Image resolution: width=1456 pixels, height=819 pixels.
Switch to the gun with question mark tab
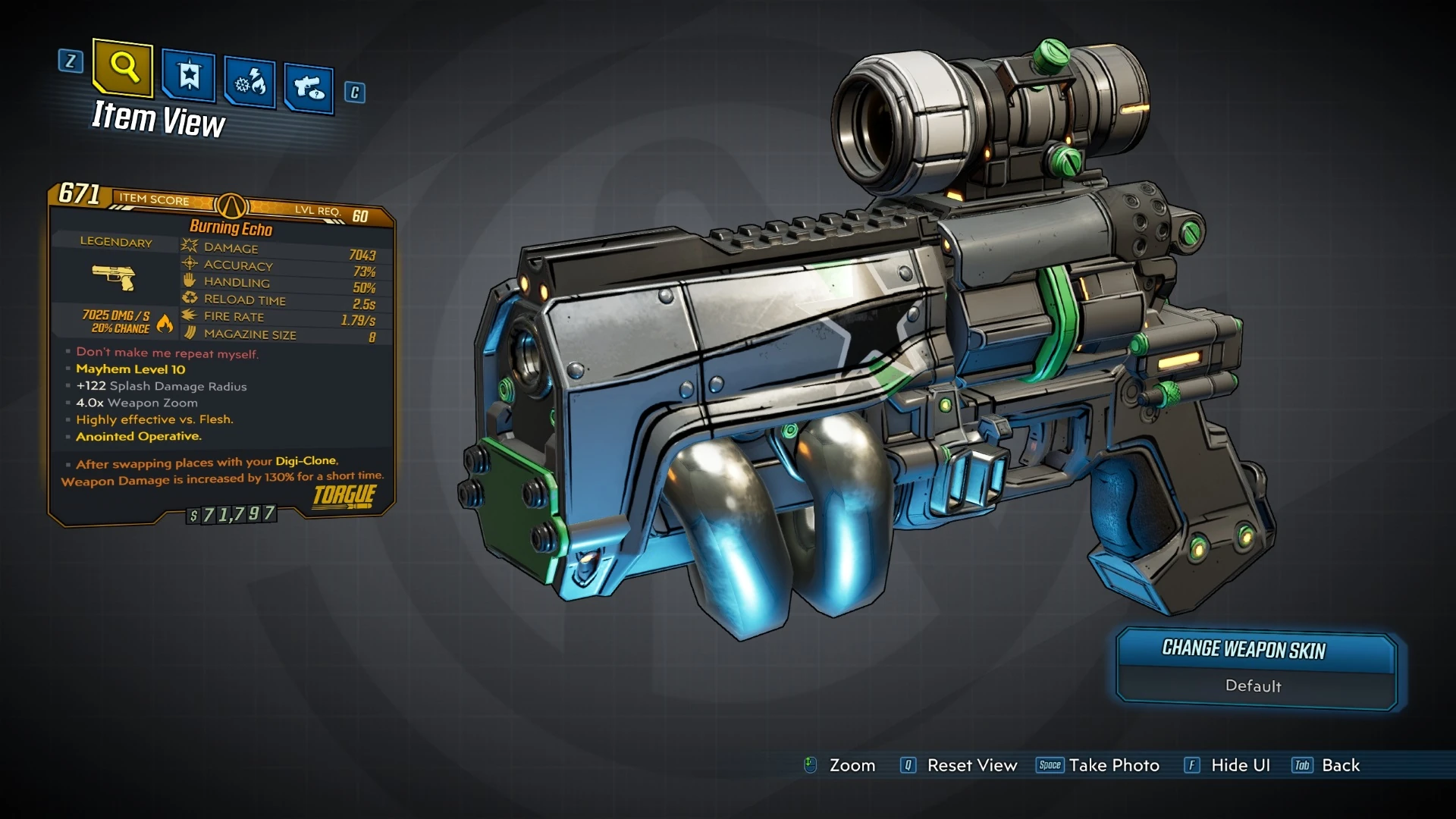tap(309, 88)
